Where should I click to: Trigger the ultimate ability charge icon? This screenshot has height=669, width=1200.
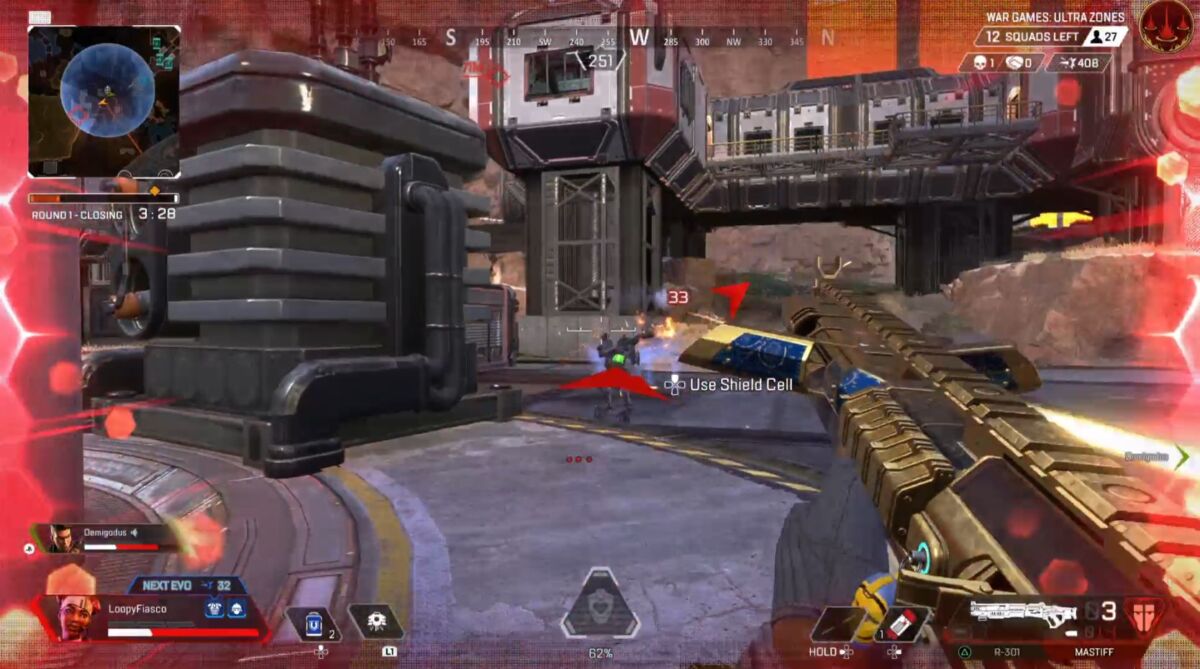tap(599, 604)
